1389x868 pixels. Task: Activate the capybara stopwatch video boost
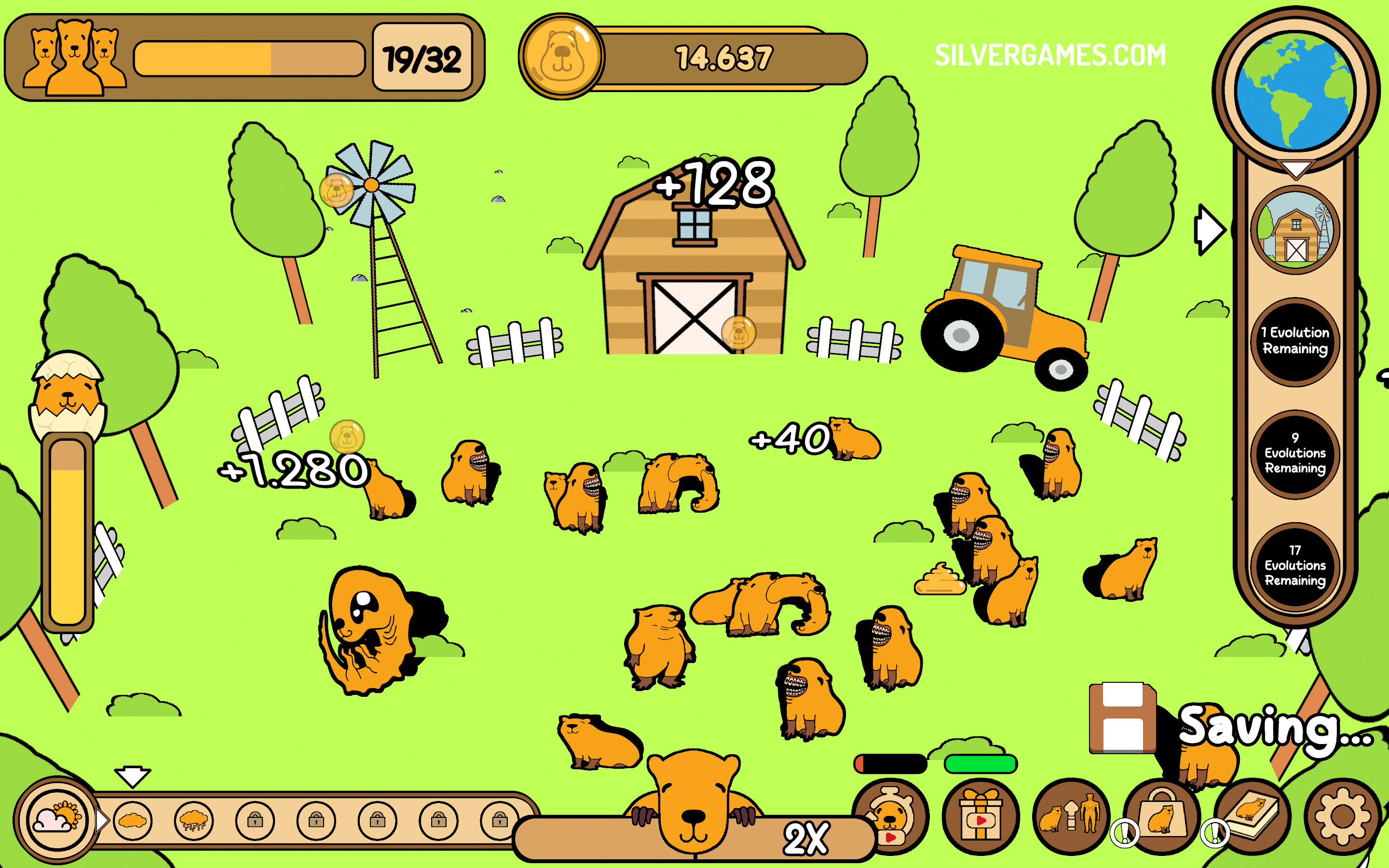pos(891,817)
